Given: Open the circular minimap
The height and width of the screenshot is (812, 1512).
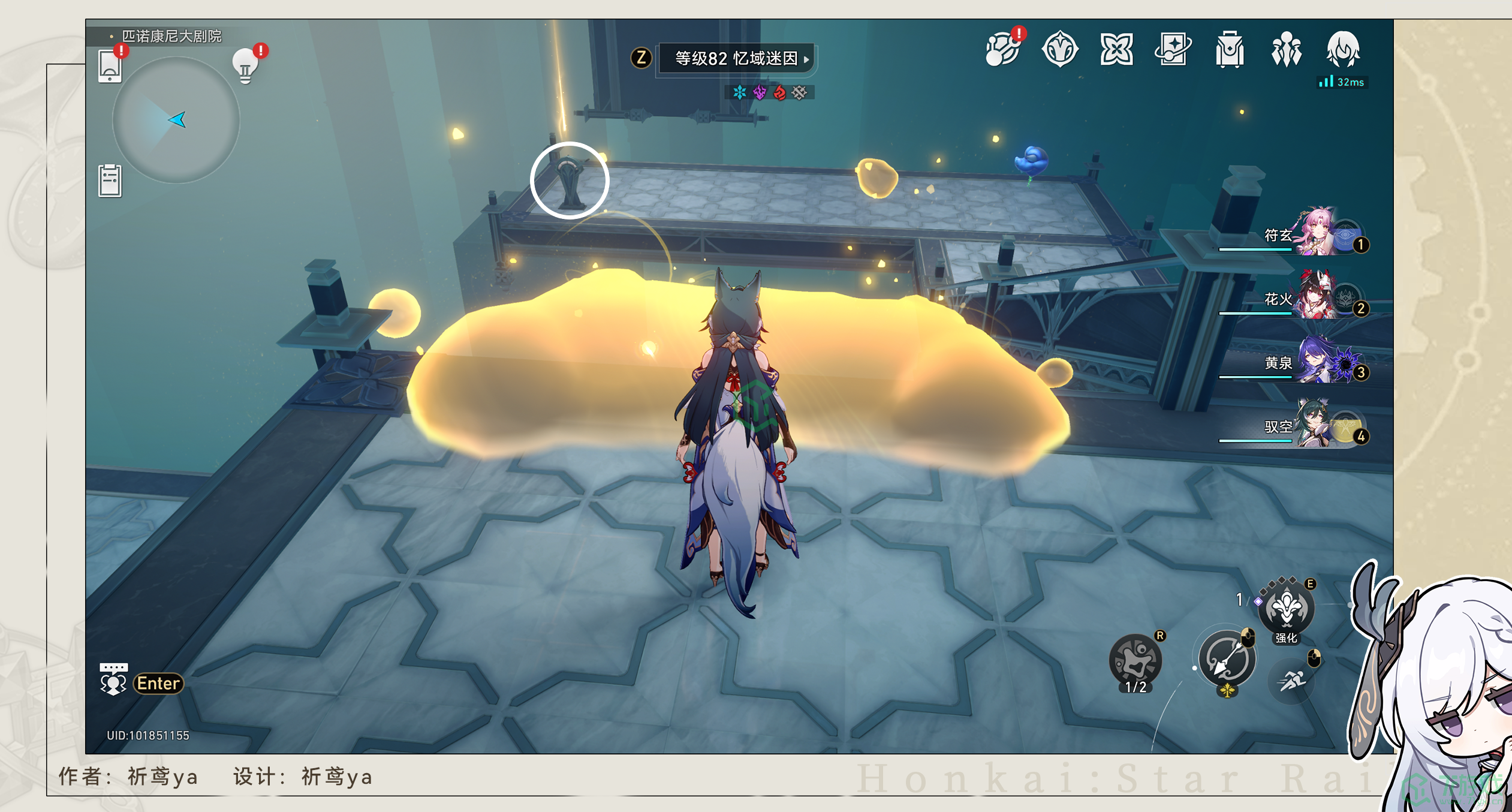Looking at the screenshot, I should pyautogui.click(x=176, y=120).
